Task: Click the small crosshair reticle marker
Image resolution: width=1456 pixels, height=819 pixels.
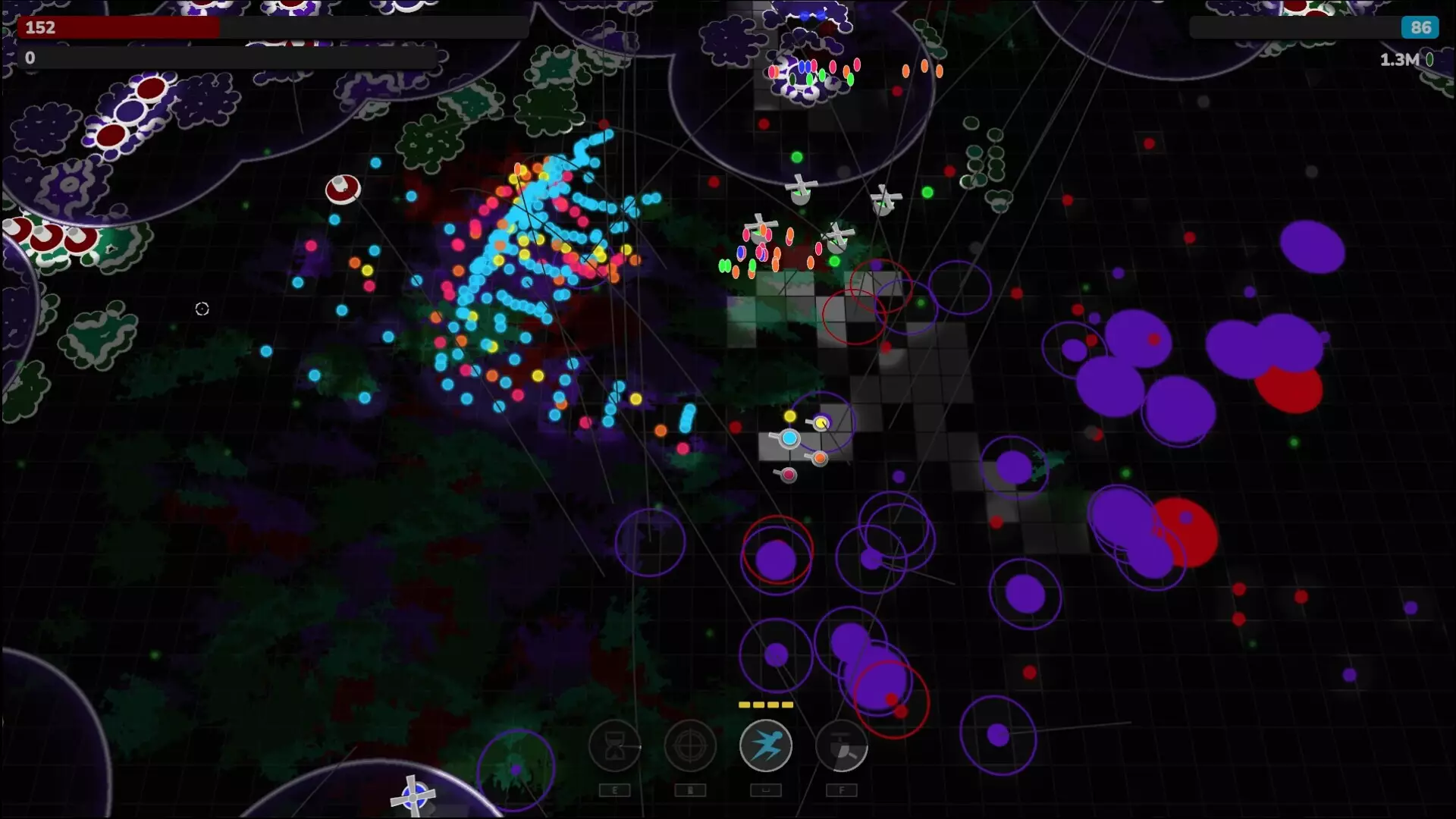Action: tap(202, 309)
